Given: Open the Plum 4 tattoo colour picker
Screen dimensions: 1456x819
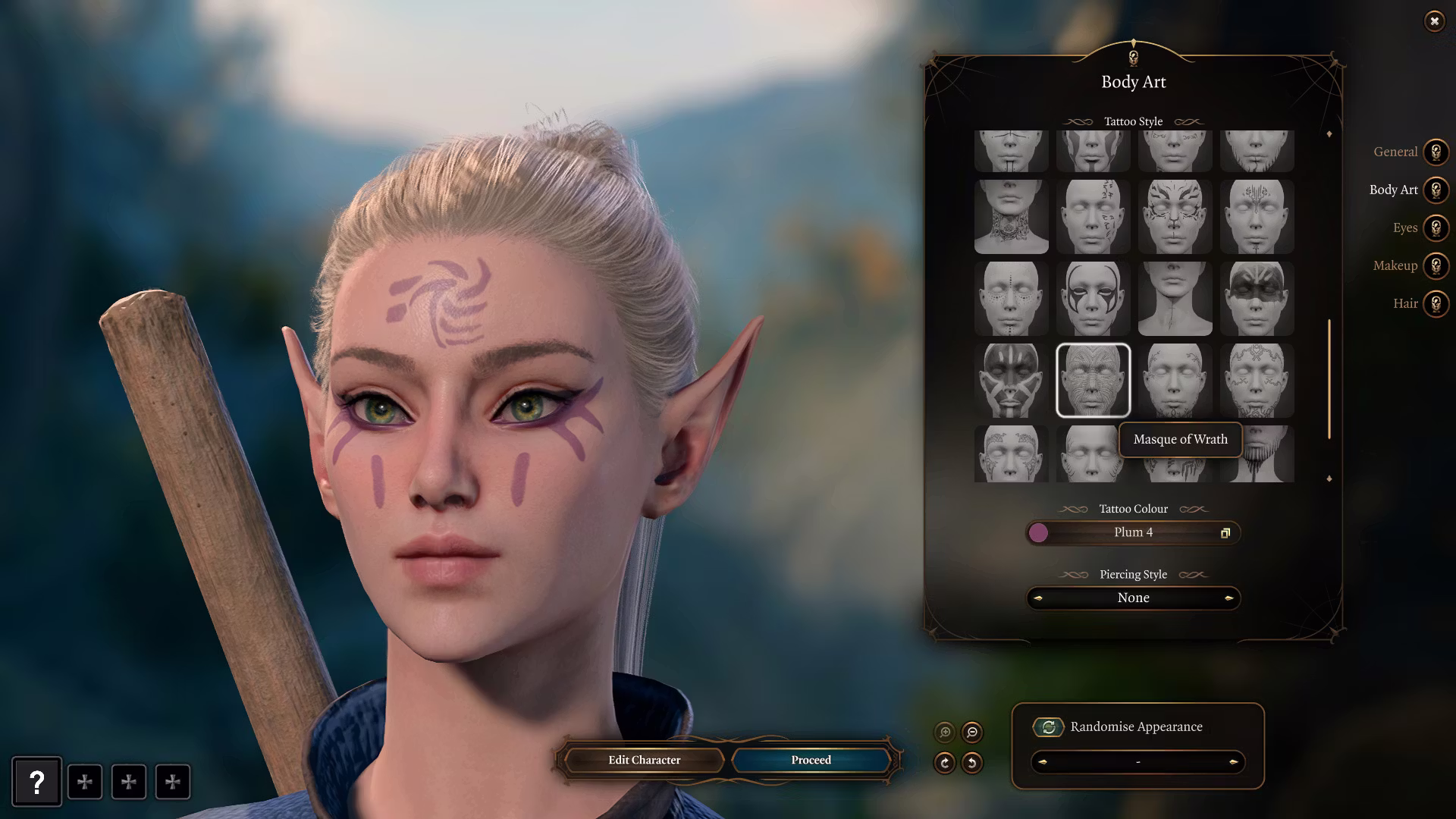Looking at the screenshot, I should click(x=1133, y=532).
